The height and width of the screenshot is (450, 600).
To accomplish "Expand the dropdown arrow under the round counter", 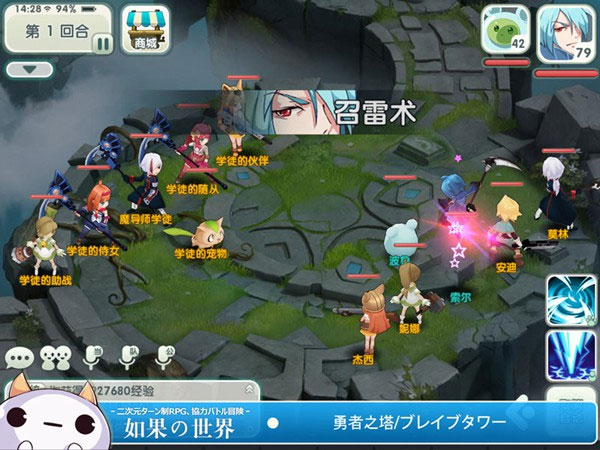I will [29, 70].
